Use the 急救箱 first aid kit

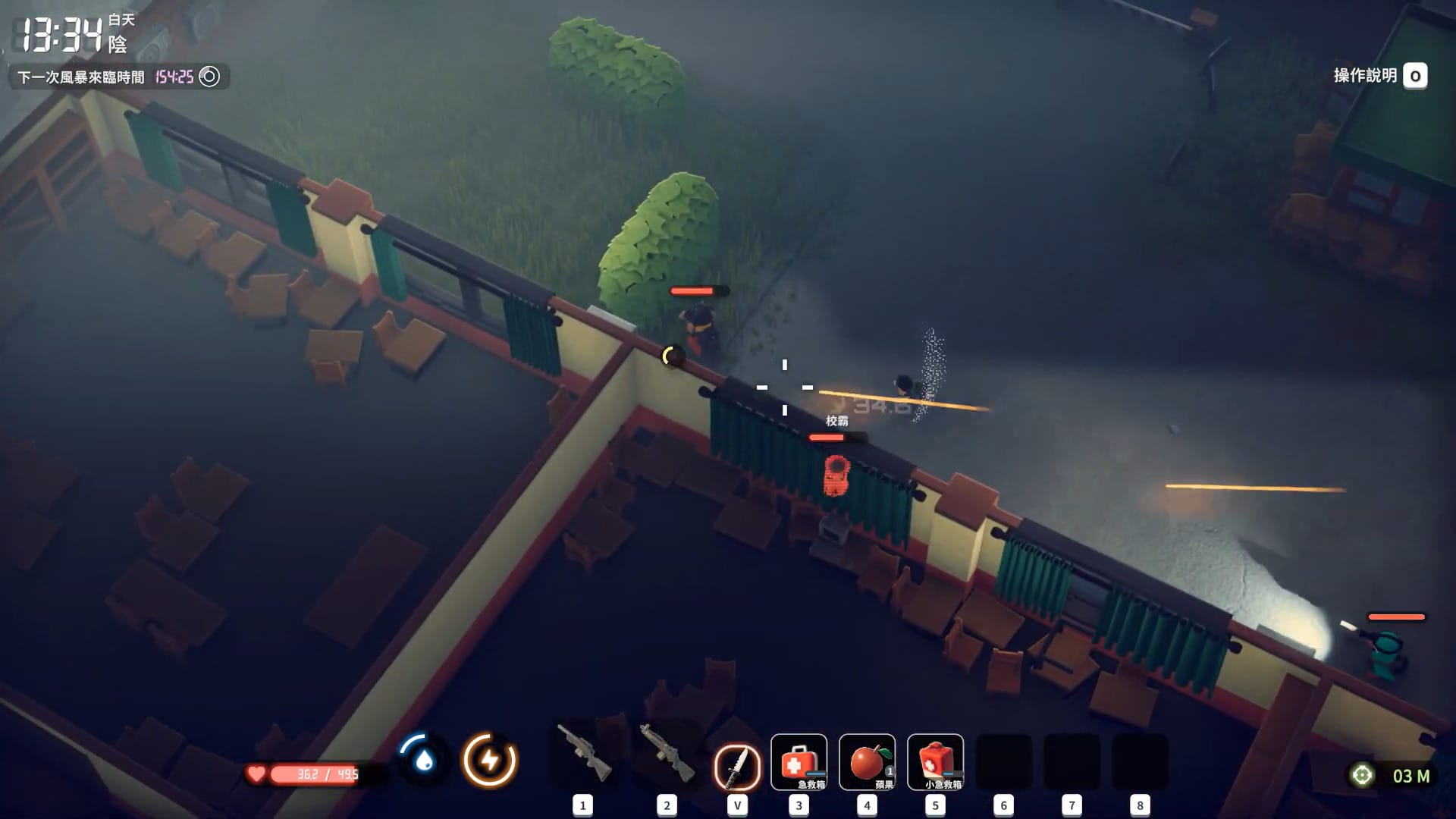tap(799, 762)
